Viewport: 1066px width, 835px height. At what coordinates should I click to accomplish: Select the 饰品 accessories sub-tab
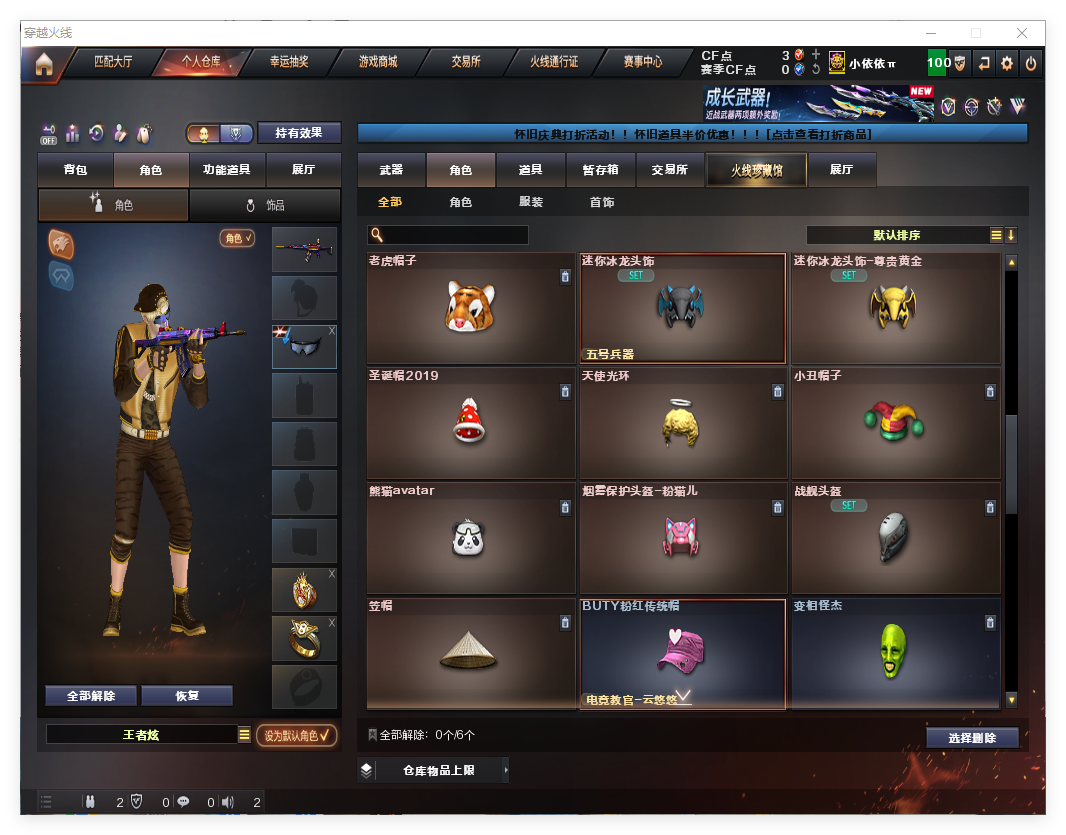click(264, 205)
